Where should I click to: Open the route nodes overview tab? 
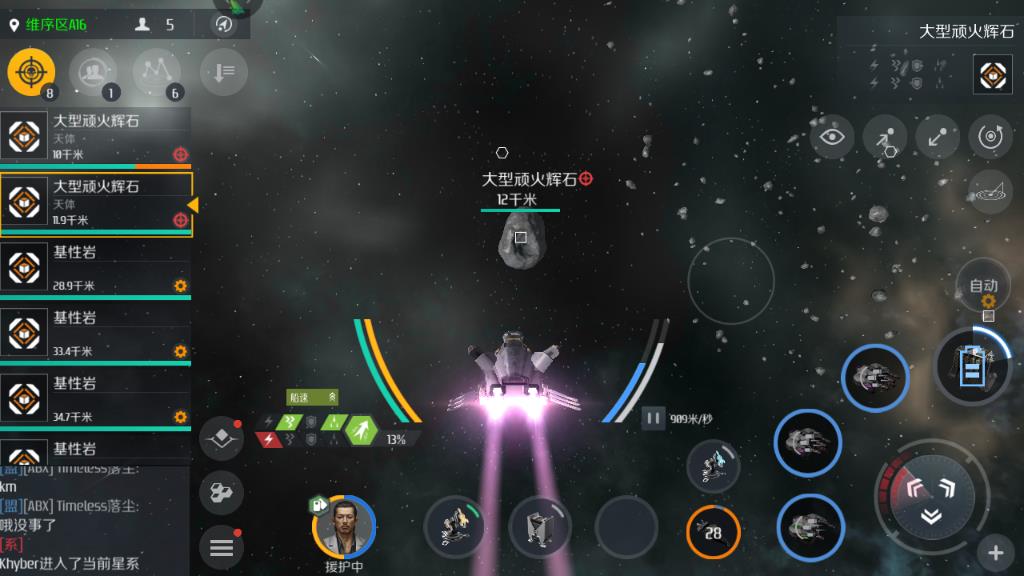pos(156,71)
